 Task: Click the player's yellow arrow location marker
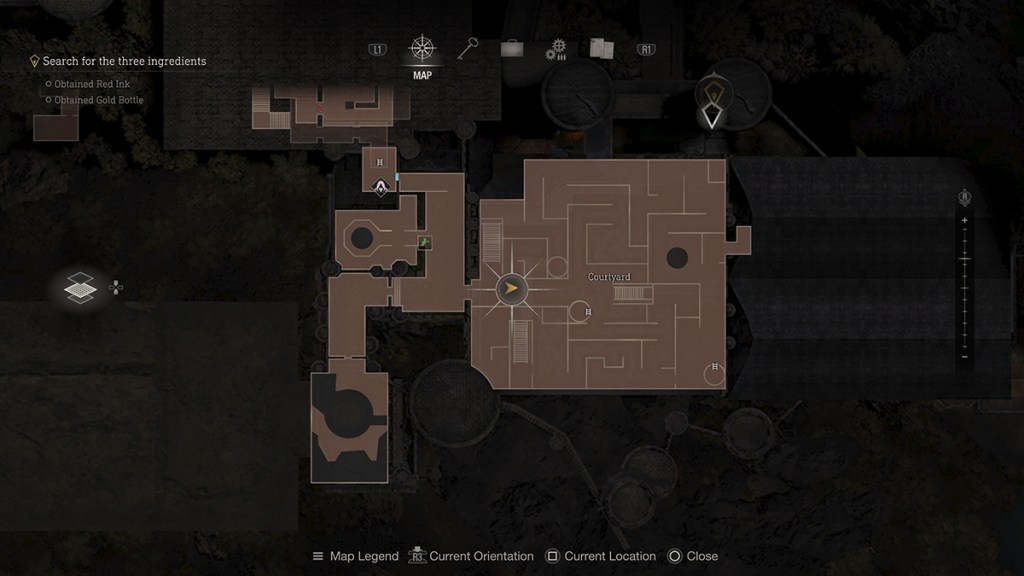[511, 290]
